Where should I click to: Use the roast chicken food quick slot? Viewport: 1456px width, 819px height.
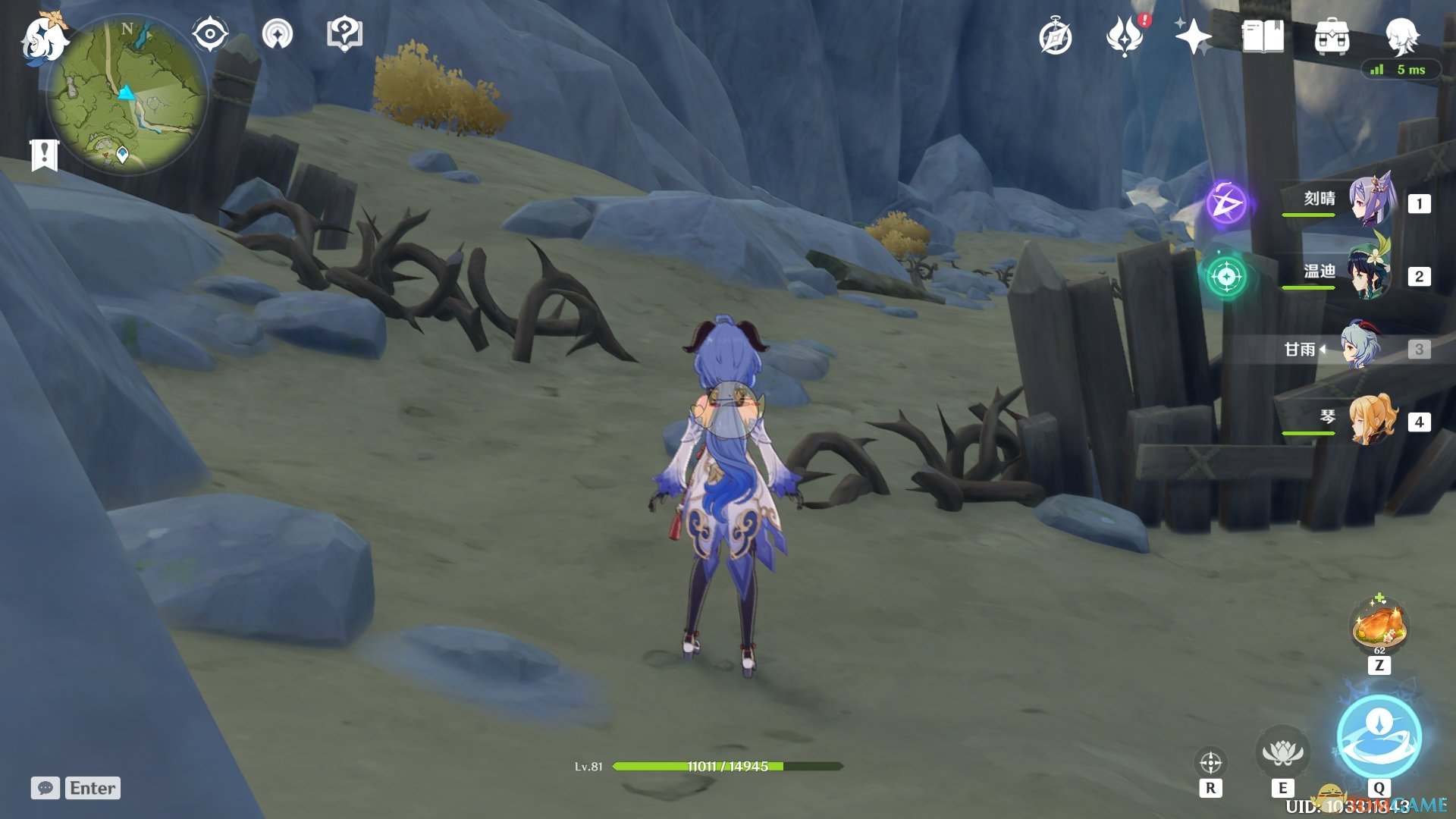tap(1379, 626)
